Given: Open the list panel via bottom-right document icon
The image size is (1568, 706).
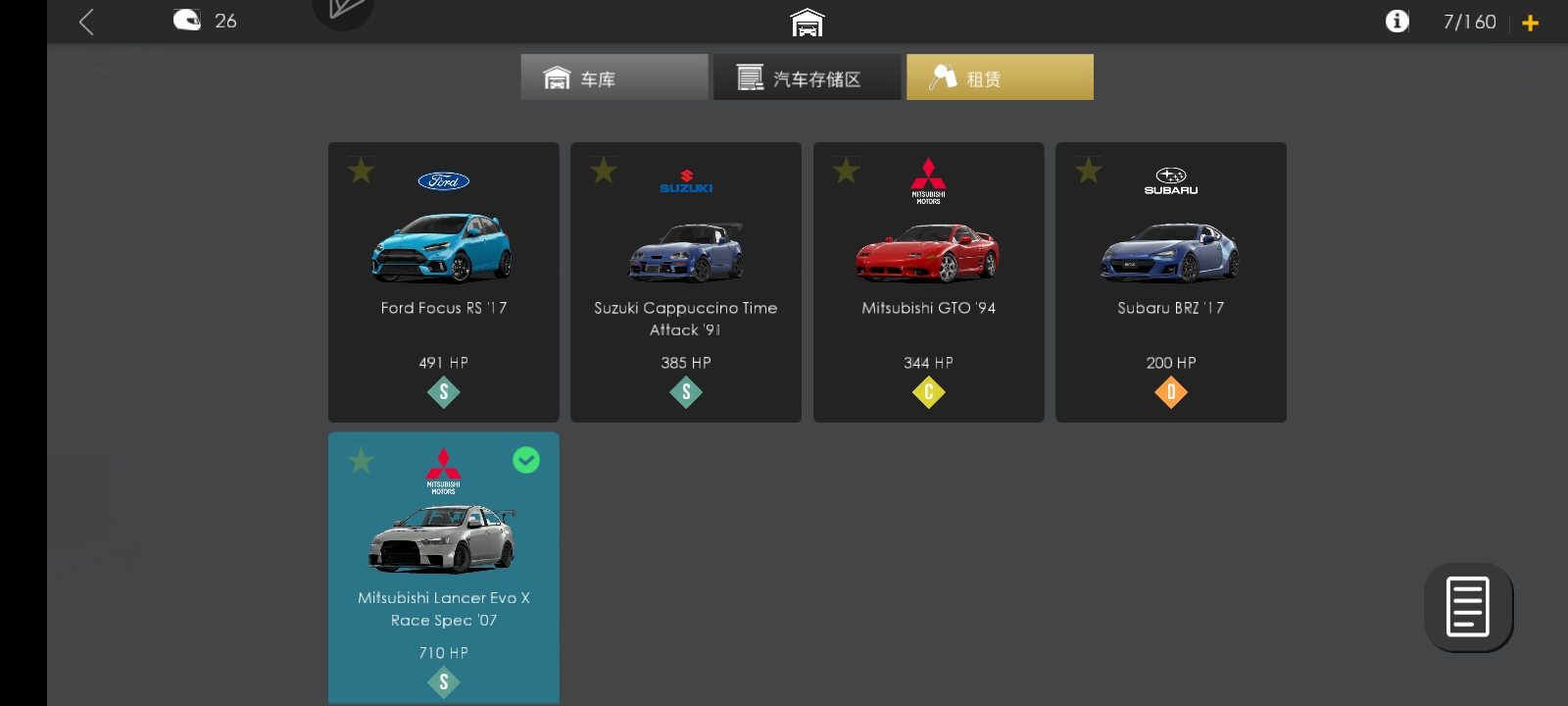Looking at the screenshot, I should (x=1467, y=607).
